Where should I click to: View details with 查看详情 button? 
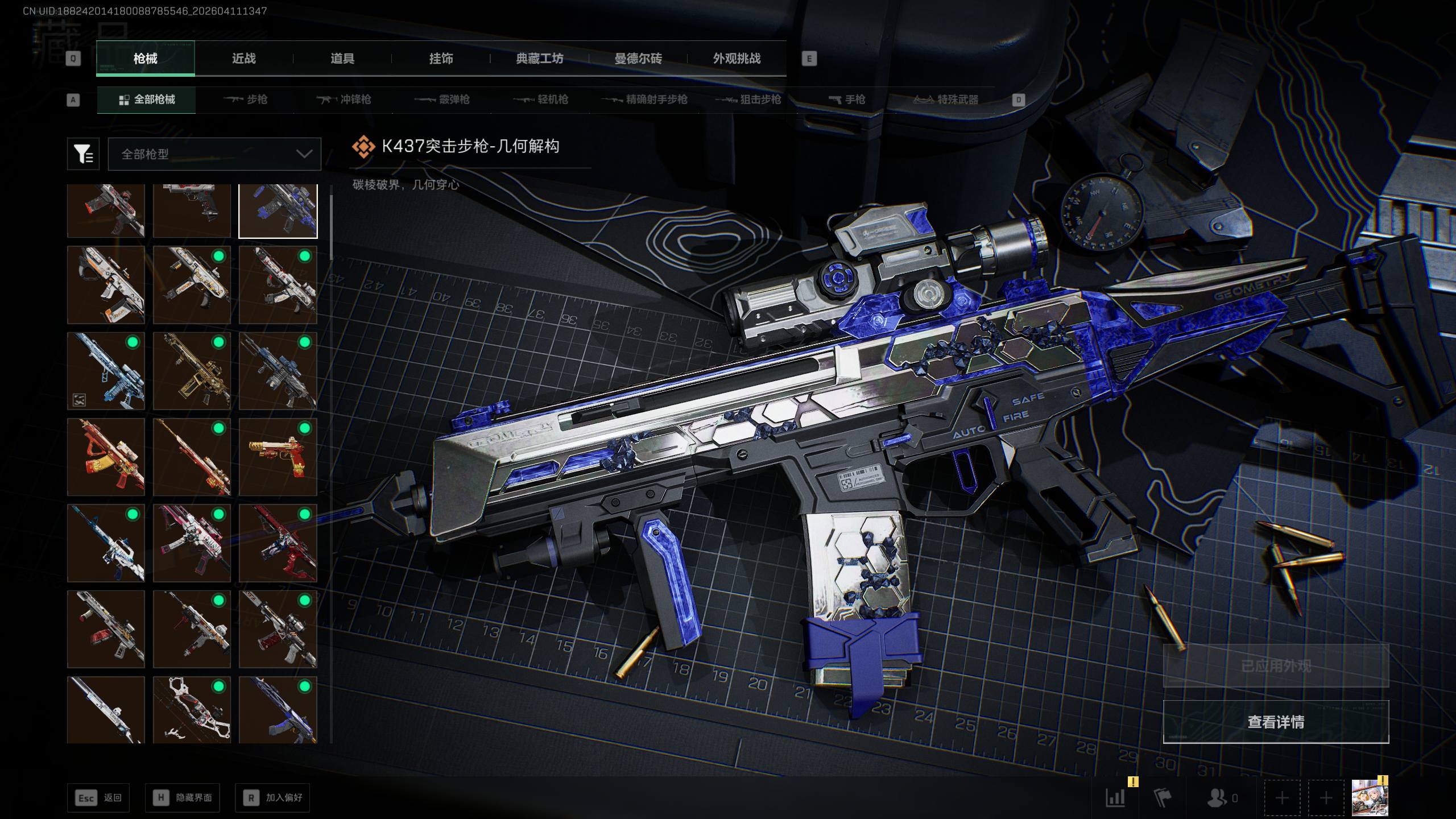1276,722
